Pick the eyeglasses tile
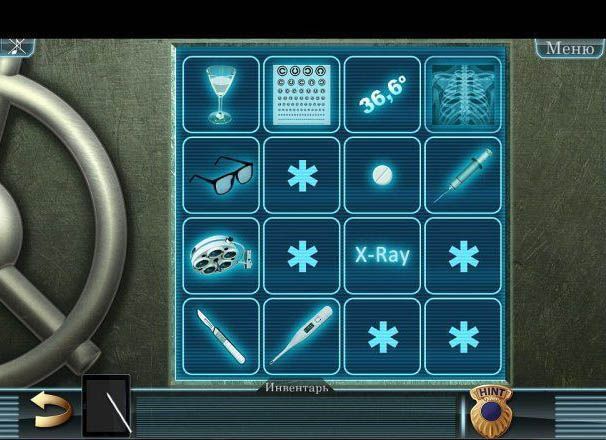 [x=220, y=175]
